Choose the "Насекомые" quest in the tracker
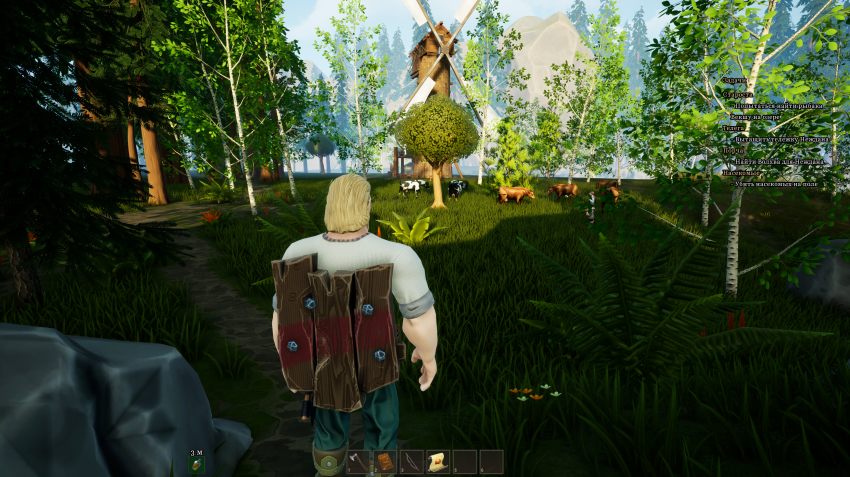Image resolution: width=850 pixels, height=477 pixels. (742, 173)
